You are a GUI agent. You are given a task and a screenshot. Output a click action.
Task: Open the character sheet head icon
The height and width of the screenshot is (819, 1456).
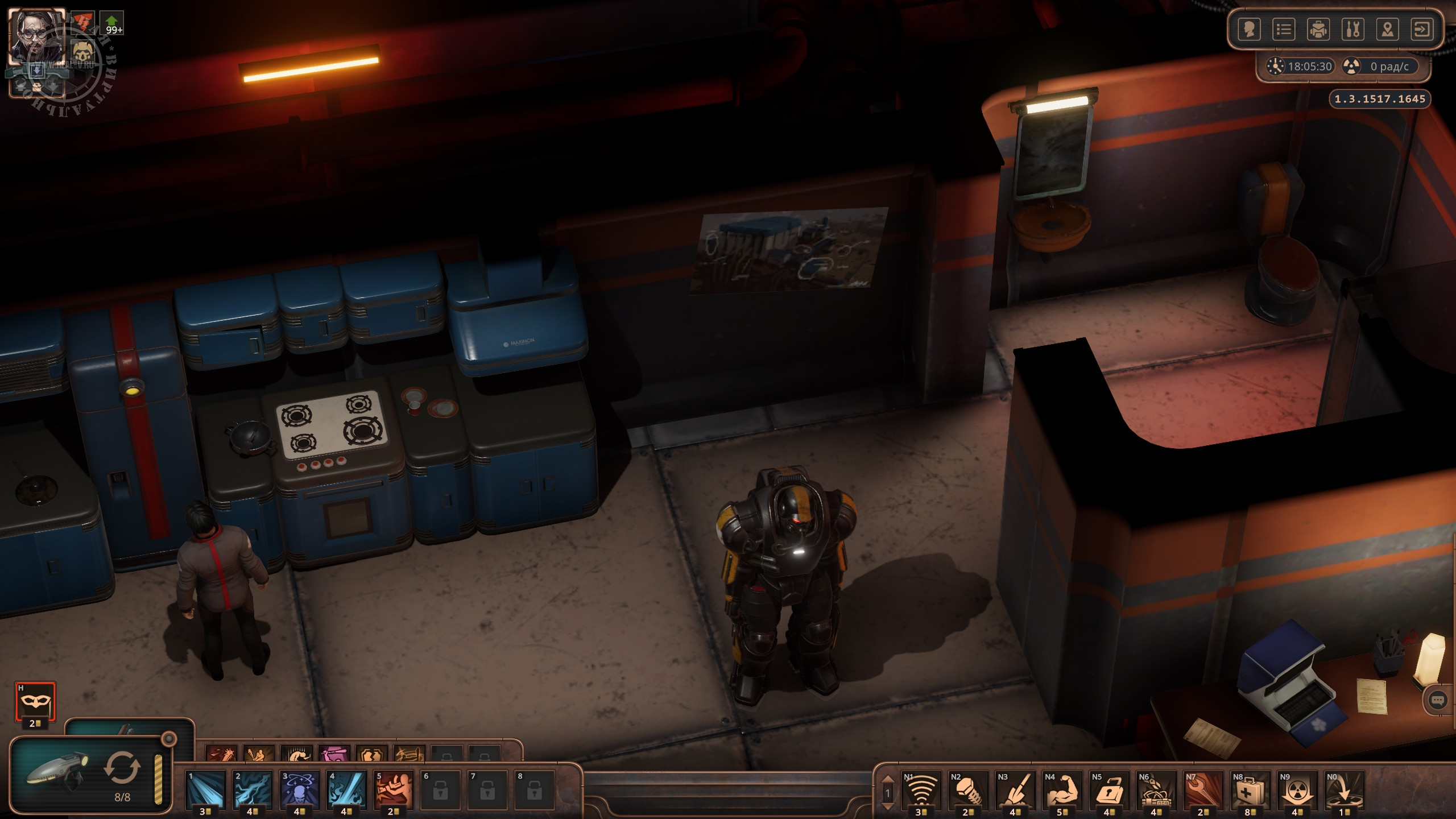1250,30
